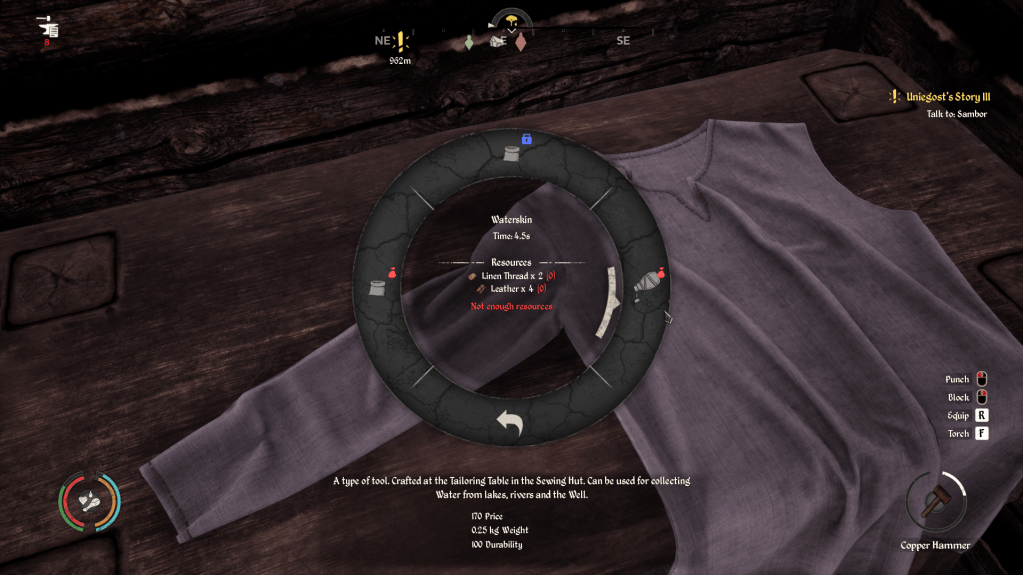This screenshot has width=1023, height=575.
Task: Select the sack recipe on the wheel's left side
Action: tap(379, 286)
